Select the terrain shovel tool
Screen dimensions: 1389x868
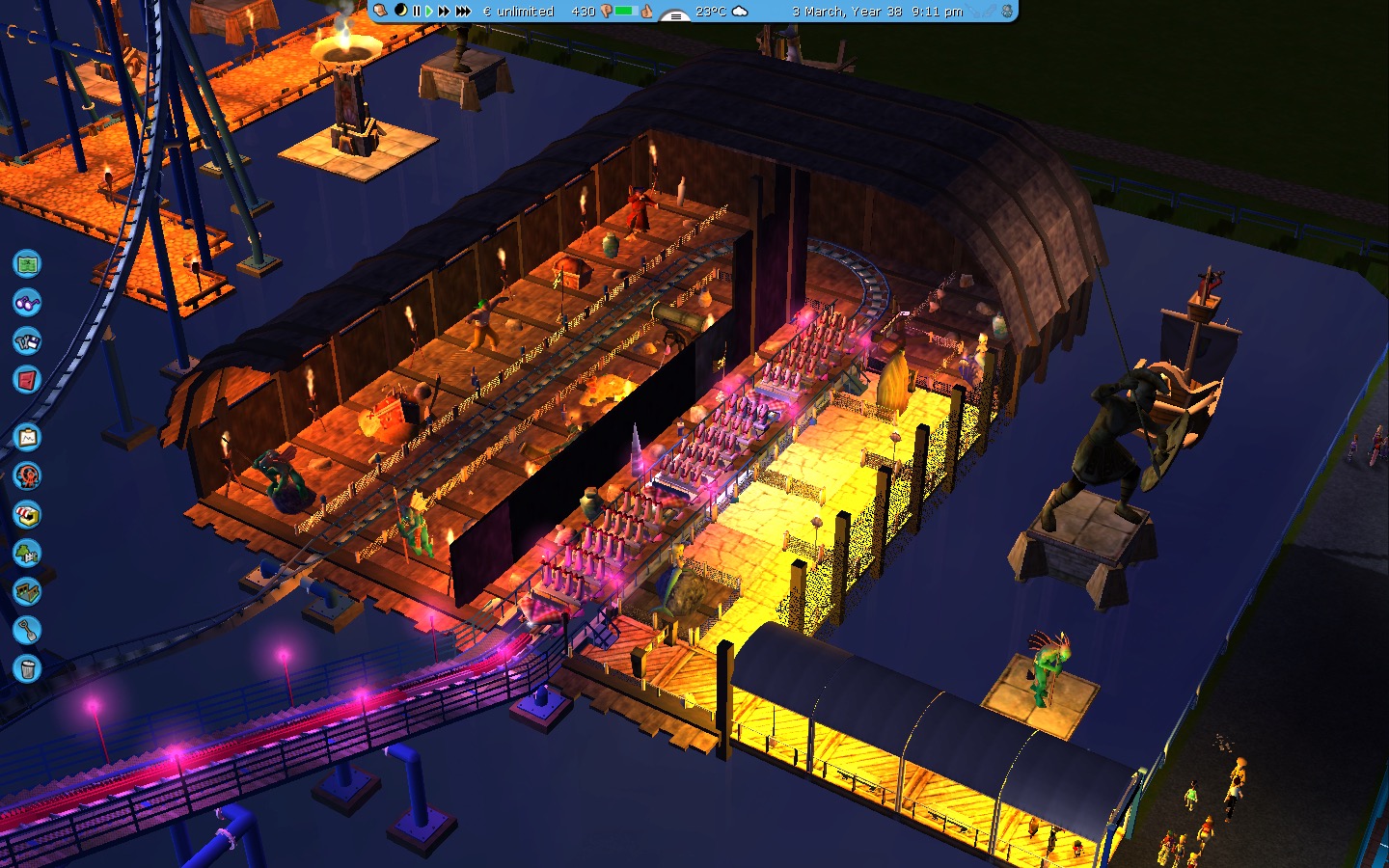click(27, 630)
